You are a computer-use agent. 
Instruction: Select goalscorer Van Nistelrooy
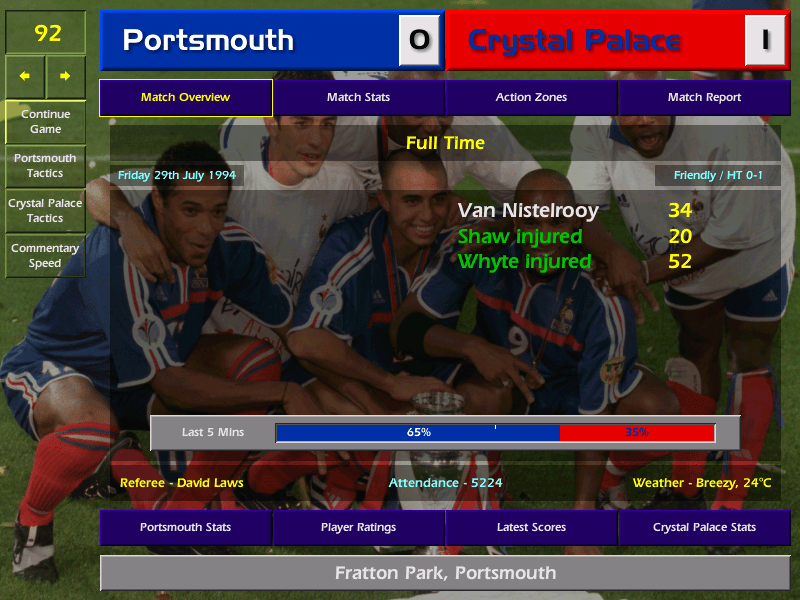(528, 211)
